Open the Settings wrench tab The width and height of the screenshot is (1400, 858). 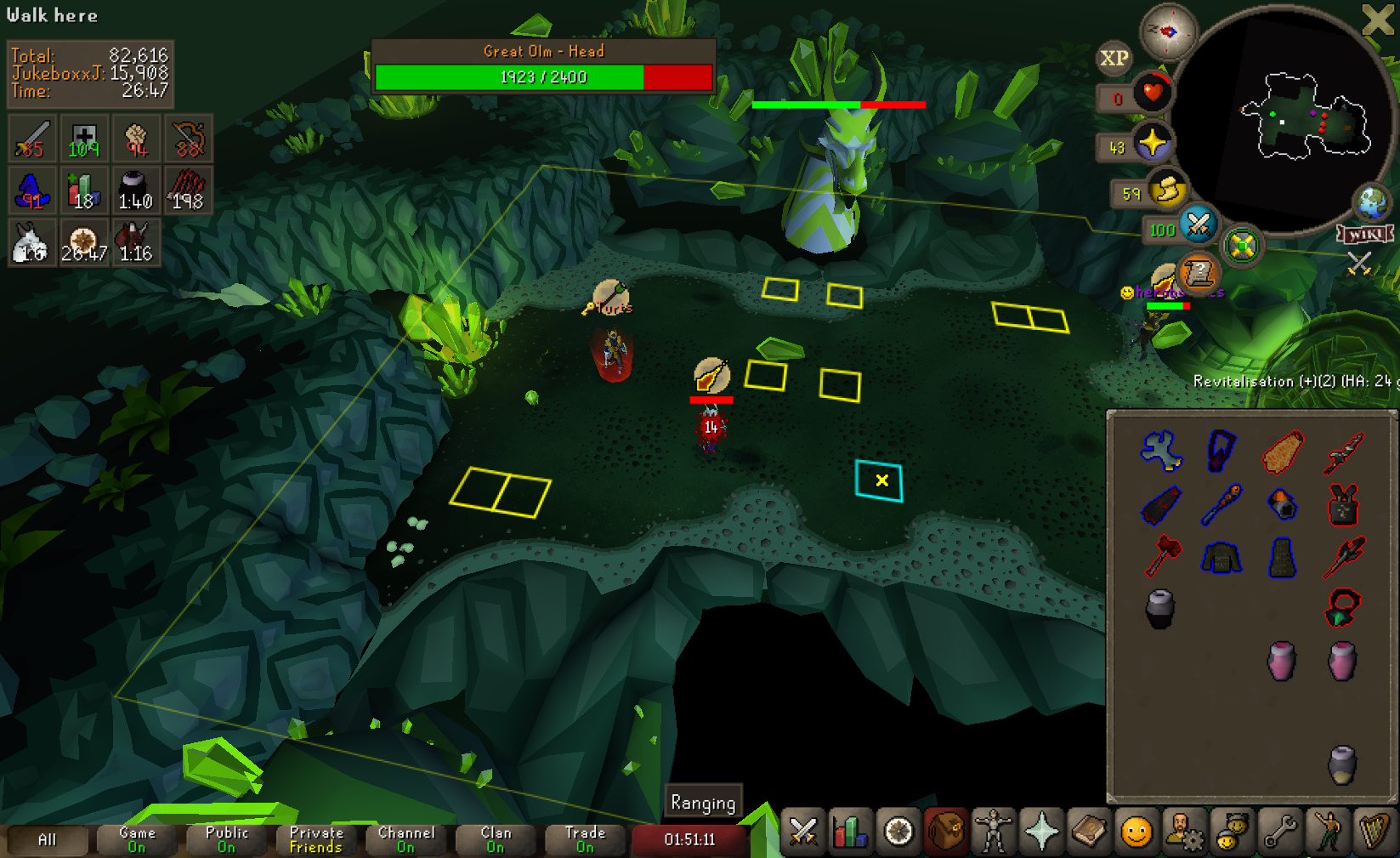coord(1279,831)
